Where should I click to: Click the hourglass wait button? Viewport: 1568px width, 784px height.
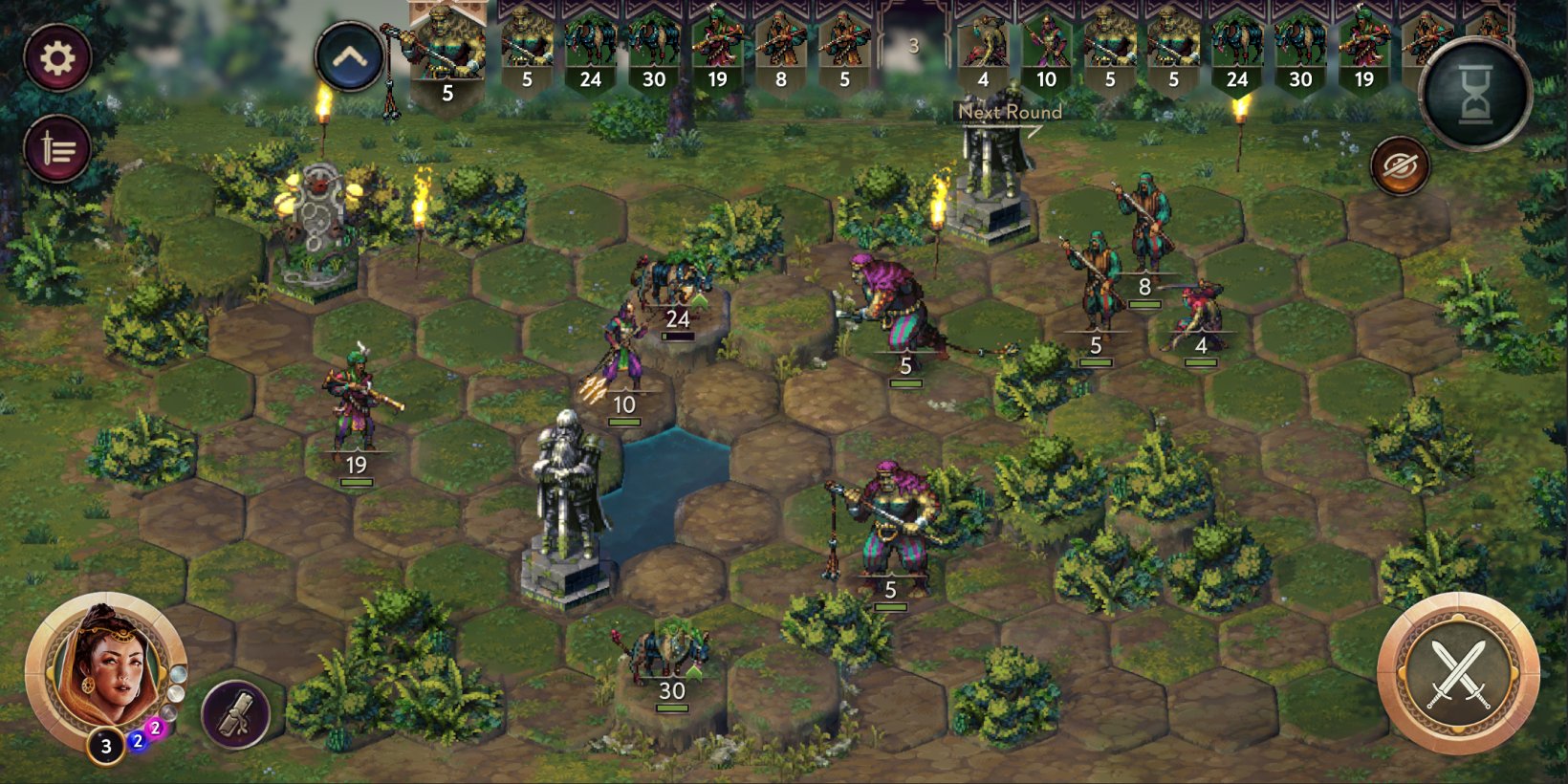(x=1475, y=94)
